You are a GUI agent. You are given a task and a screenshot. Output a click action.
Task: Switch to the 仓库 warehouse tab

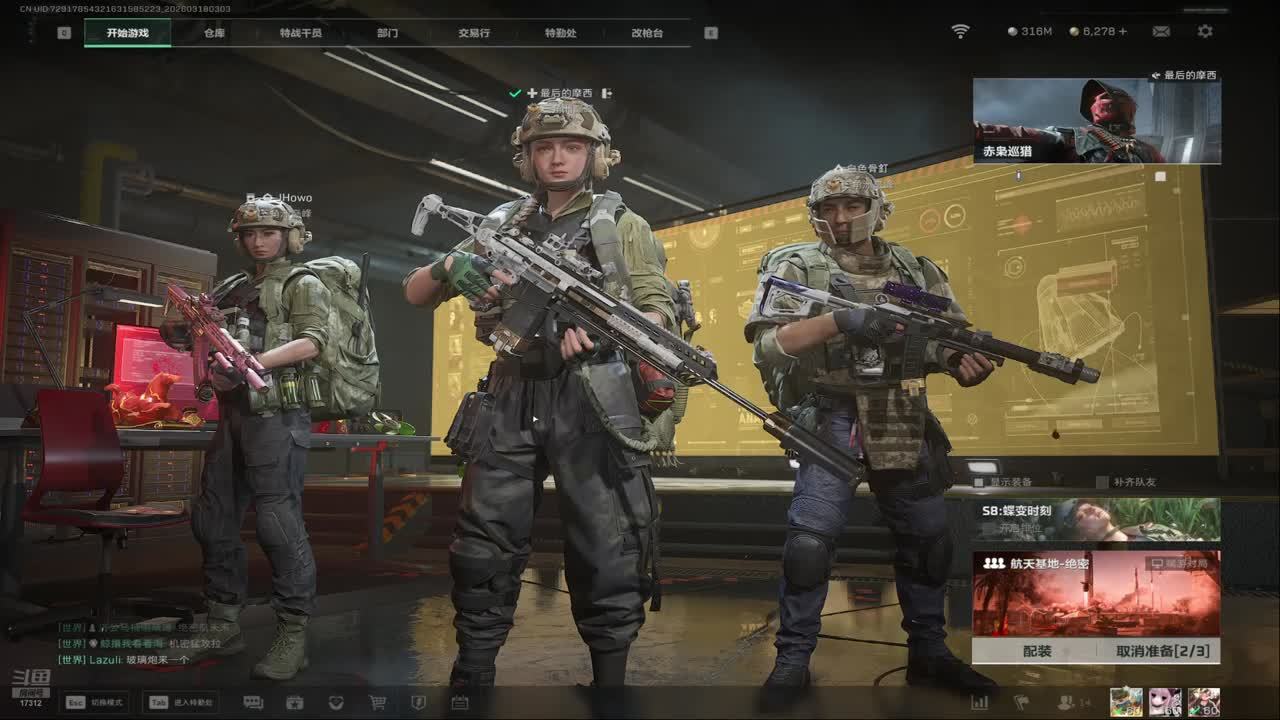(214, 33)
